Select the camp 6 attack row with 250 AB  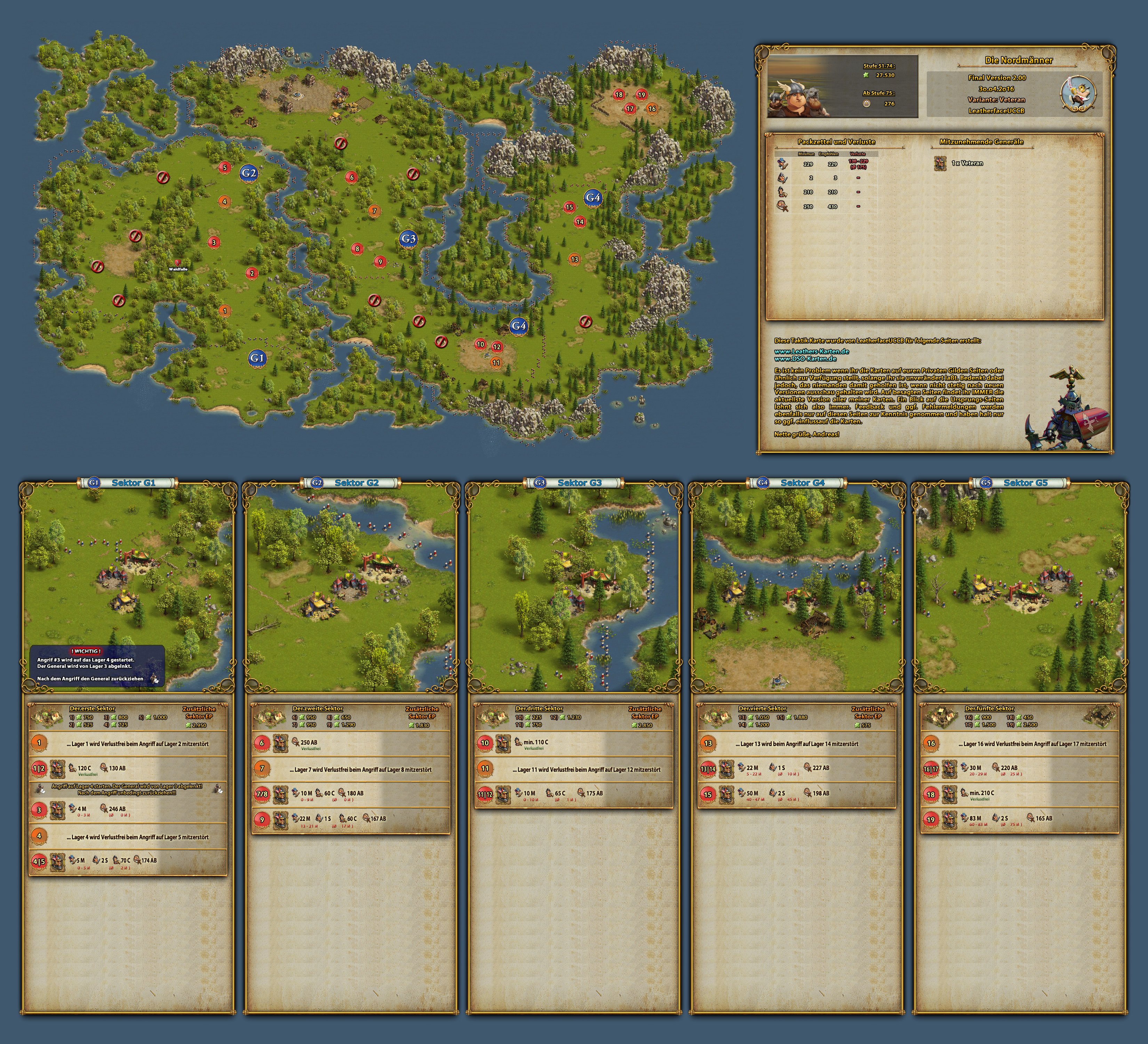click(351, 743)
